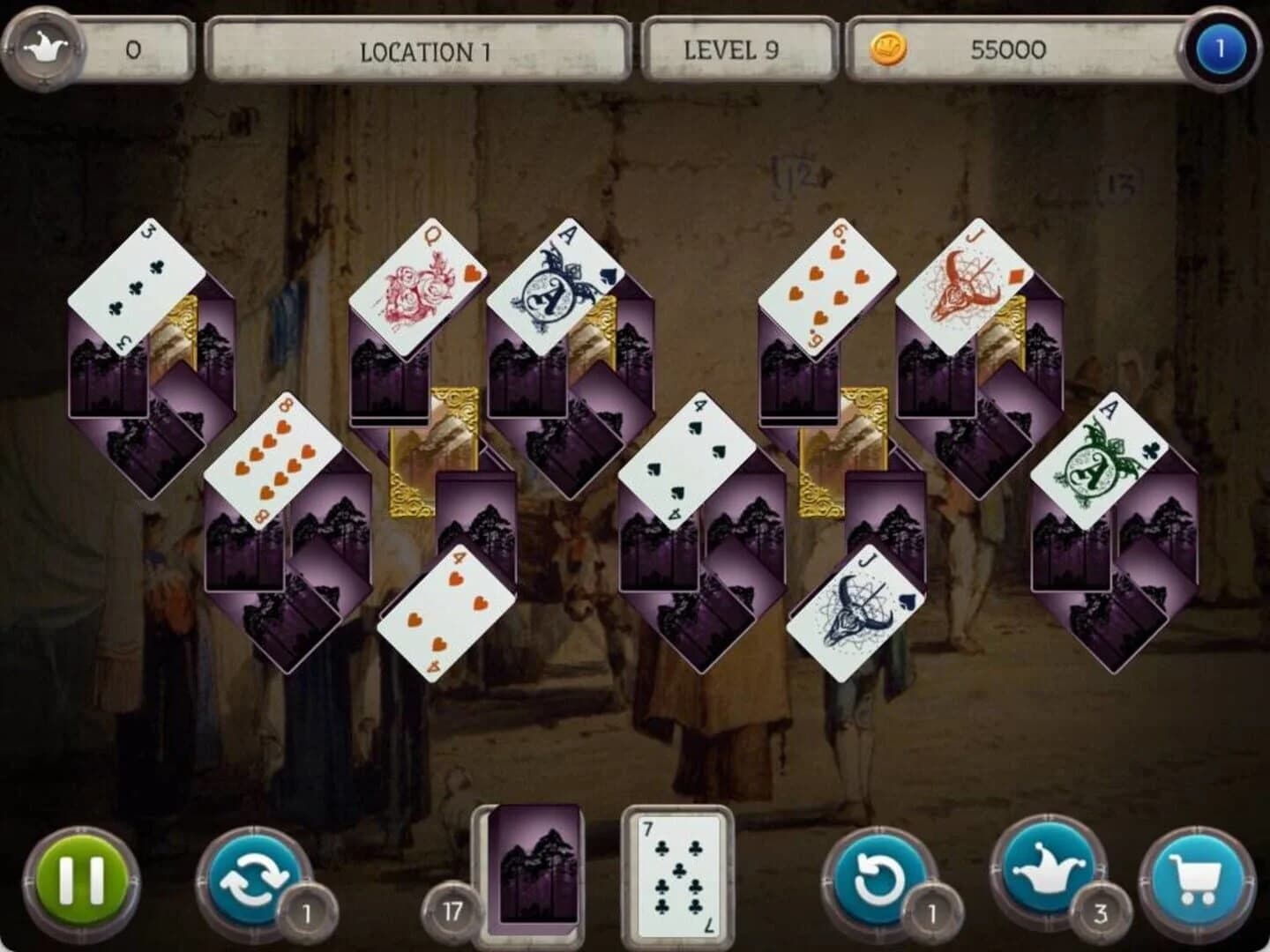Click the LEVEL 9 panel
Viewport: 1270px width, 952px height.
click(x=736, y=50)
